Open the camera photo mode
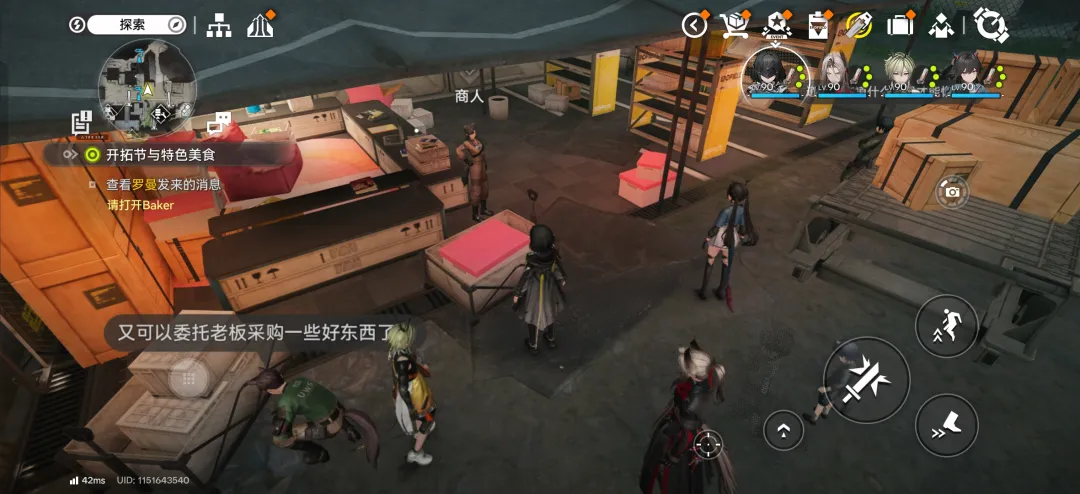Image resolution: width=1080 pixels, height=494 pixels. coord(952,191)
